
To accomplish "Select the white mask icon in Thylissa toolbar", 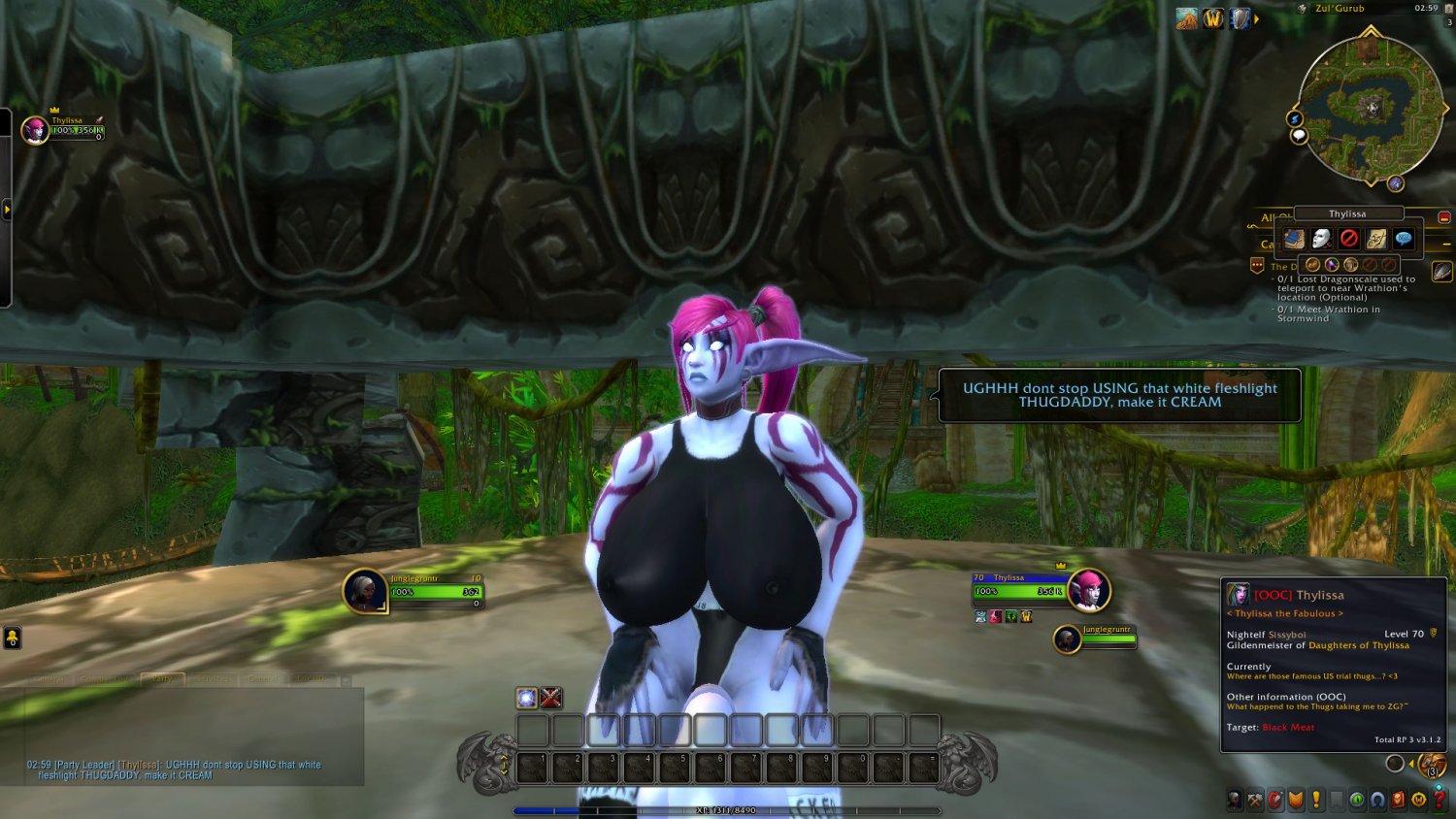I will [x=1321, y=239].
